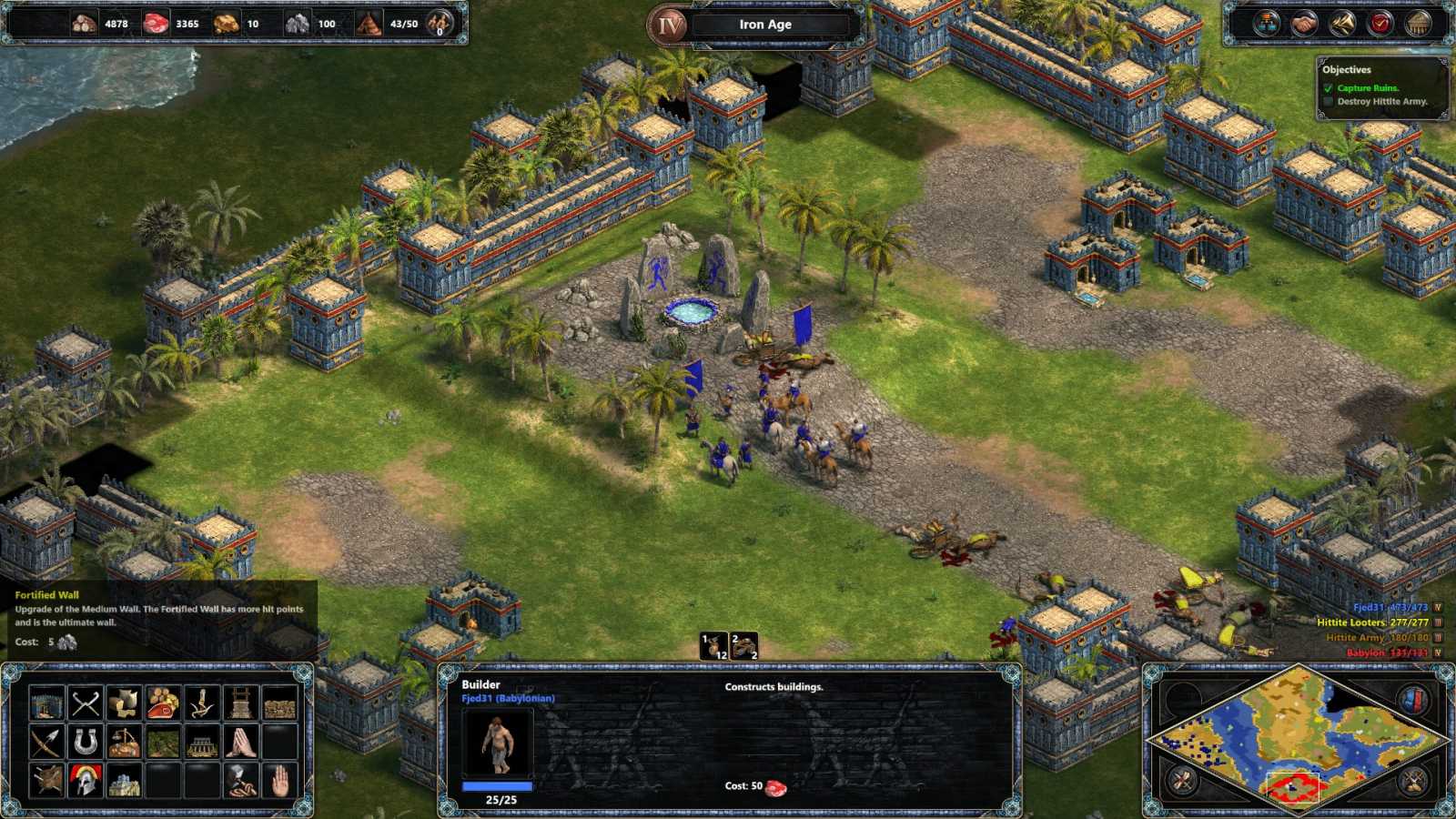The height and width of the screenshot is (819, 1456).
Task: Toggle the Objectives tracker with red checkmark icon
Action: [1380, 23]
